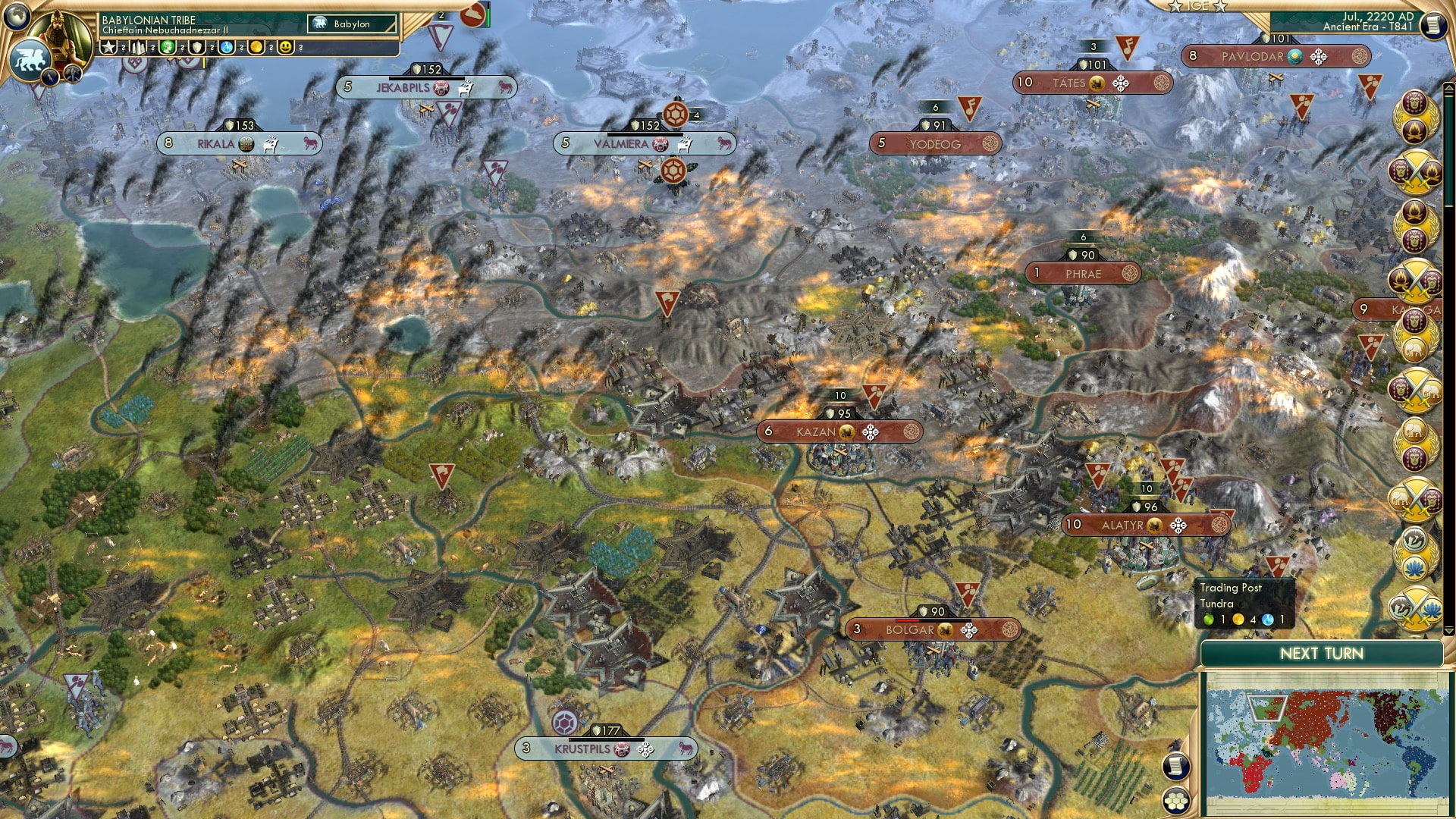The image size is (1456, 819).
Task: Select the Alatyr city banner
Action: 1145,524
